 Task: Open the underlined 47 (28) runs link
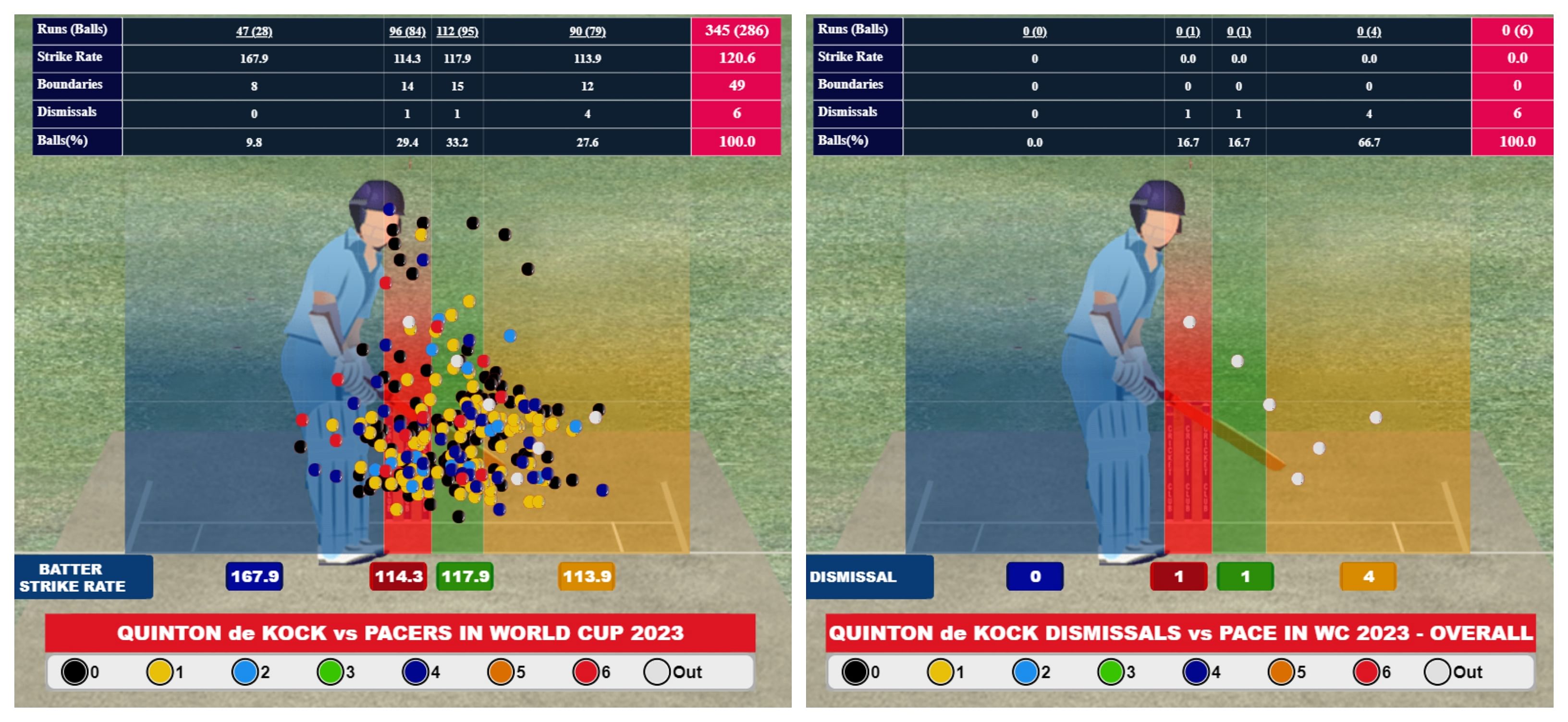tap(254, 31)
